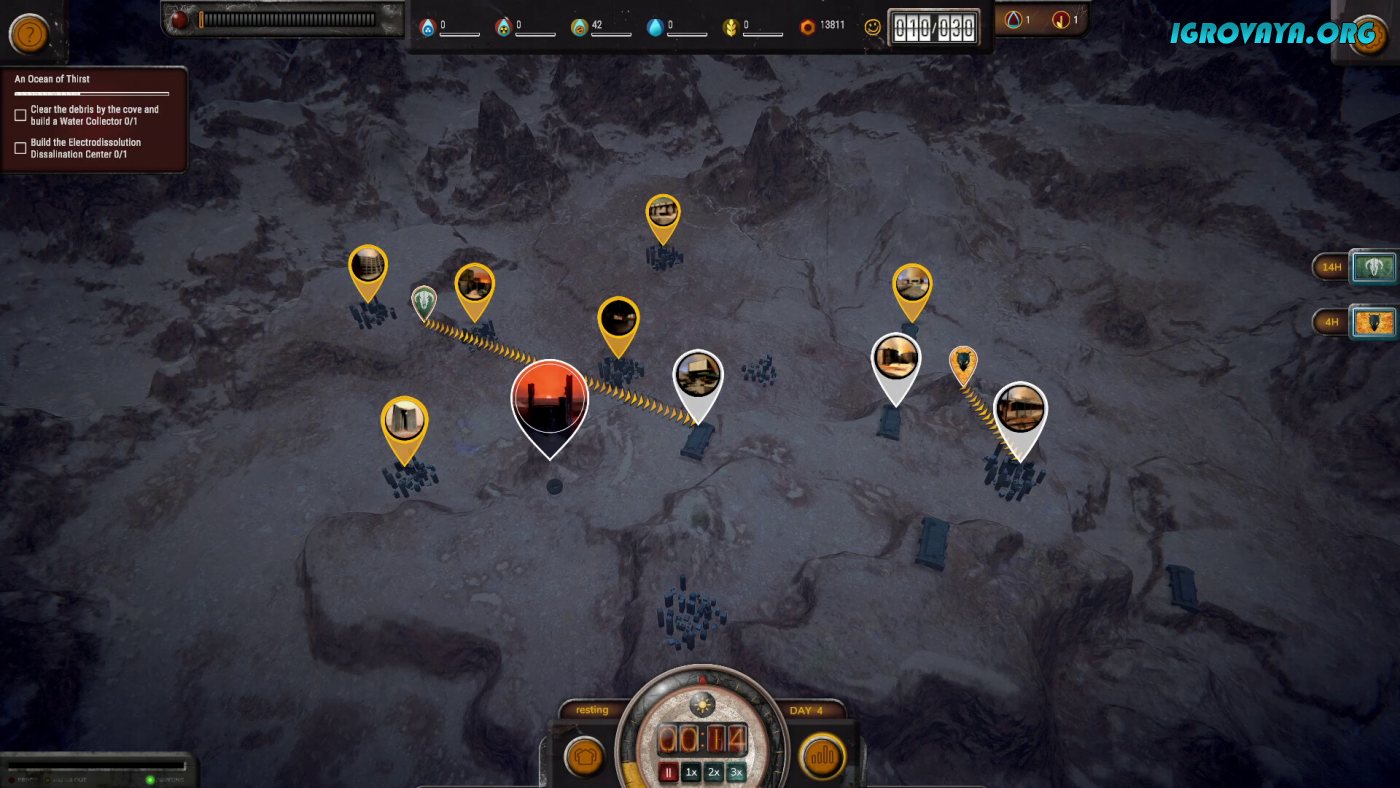Select the large red sunset city marker
Viewport: 1400px width, 788px height.
pyautogui.click(x=549, y=402)
